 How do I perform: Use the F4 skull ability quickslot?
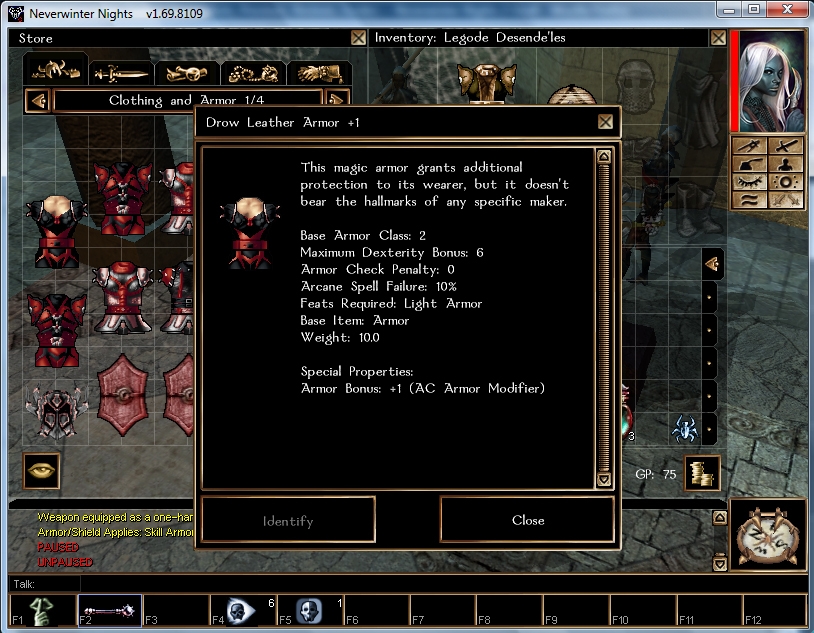tap(241, 610)
